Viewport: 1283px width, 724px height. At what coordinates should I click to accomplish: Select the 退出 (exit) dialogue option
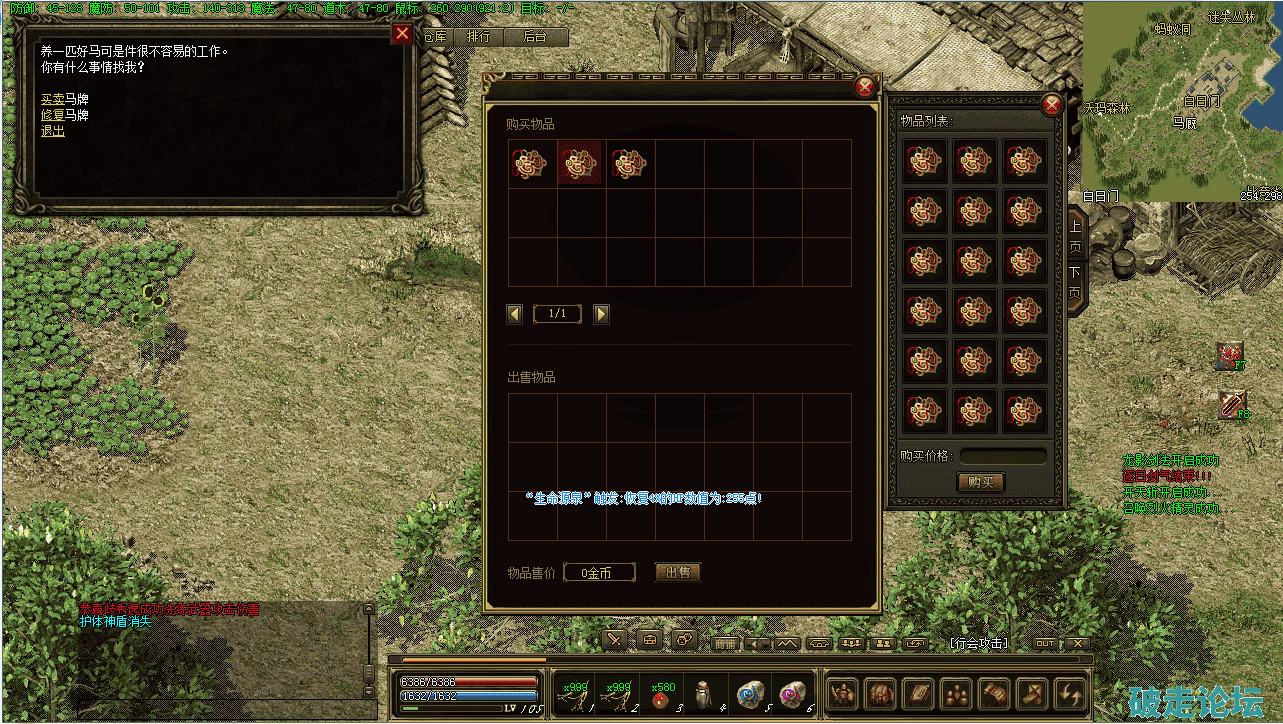click(x=52, y=131)
